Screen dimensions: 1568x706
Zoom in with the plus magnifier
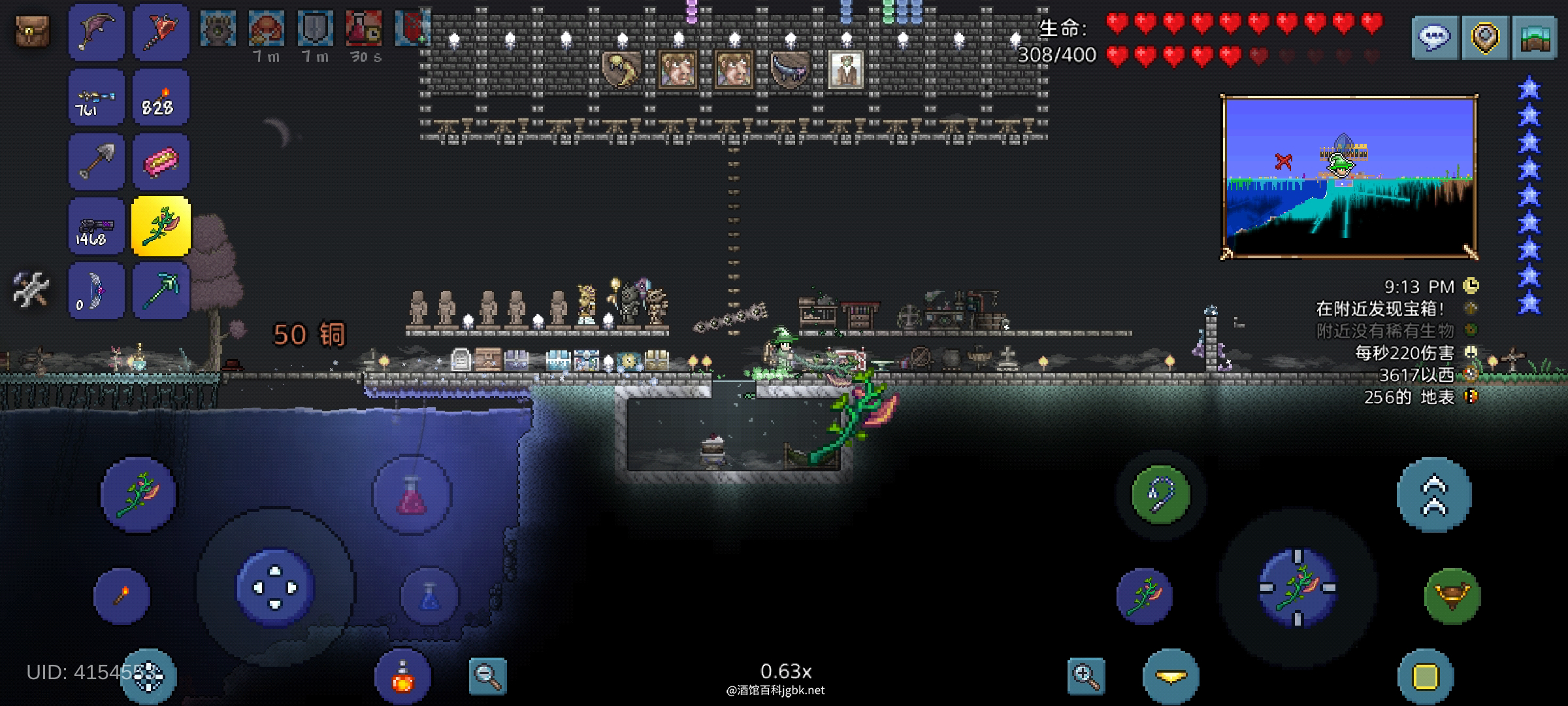pyautogui.click(x=1086, y=676)
